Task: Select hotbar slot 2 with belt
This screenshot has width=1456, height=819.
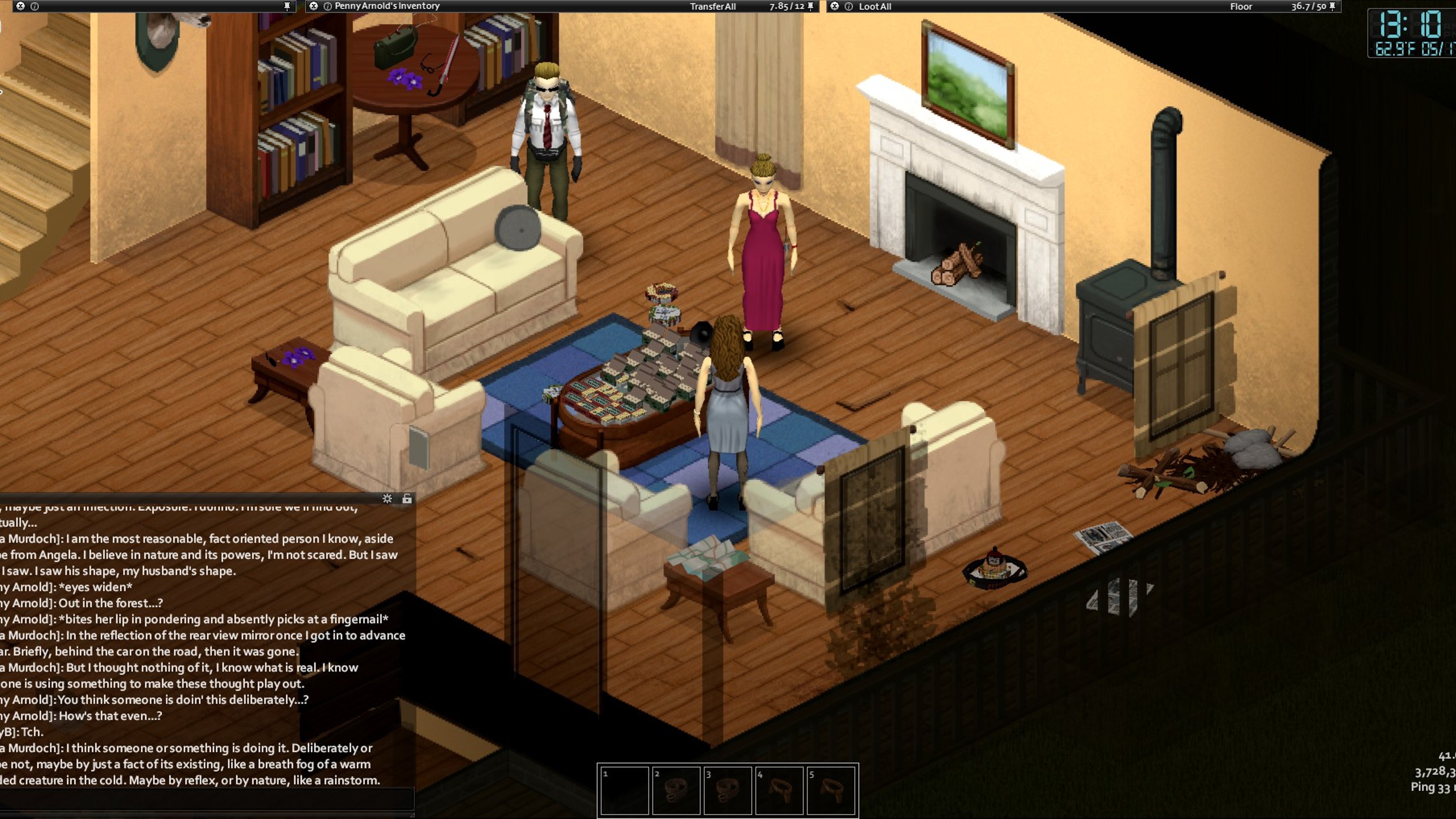Action: coord(676,790)
